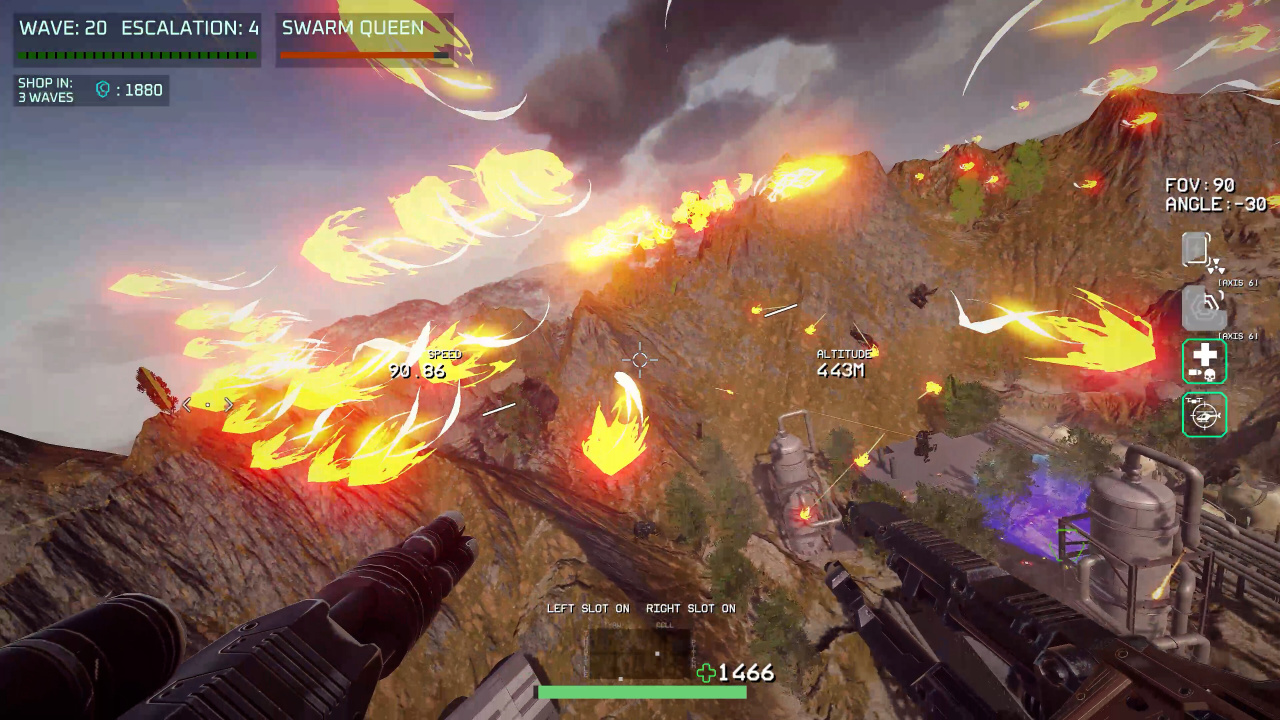
Task: Select the grey hexagon shield ability
Action: point(1204,307)
